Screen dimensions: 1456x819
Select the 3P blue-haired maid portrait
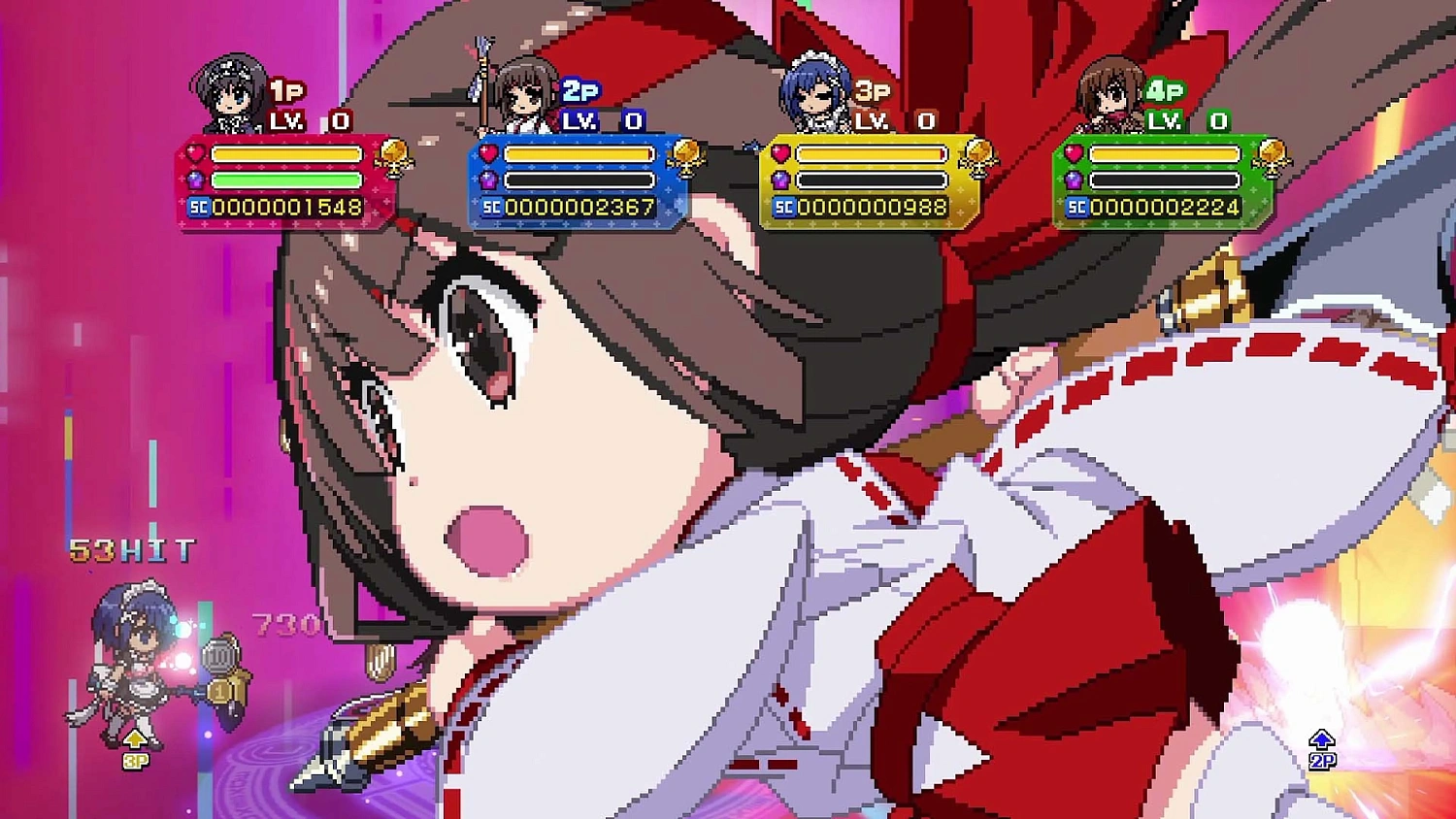815,92
